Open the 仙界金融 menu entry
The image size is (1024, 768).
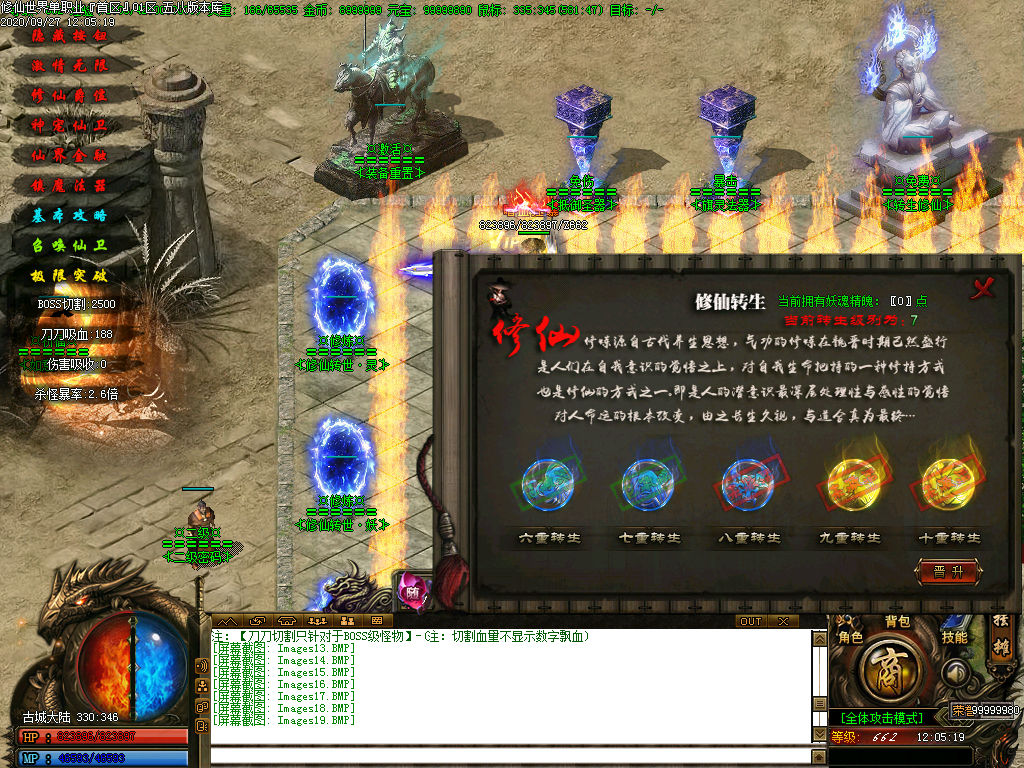pyautogui.click(x=69, y=155)
